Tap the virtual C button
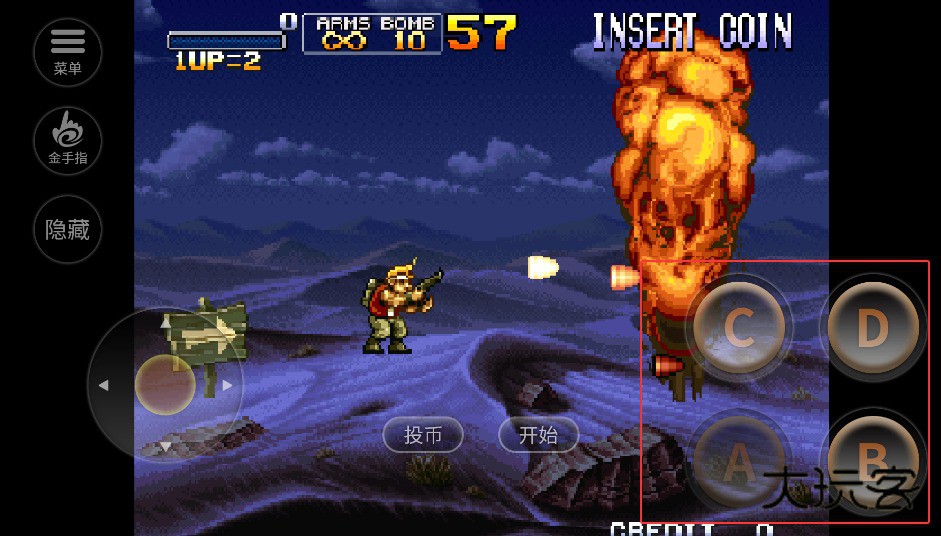This screenshot has width=941, height=536. point(738,327)
